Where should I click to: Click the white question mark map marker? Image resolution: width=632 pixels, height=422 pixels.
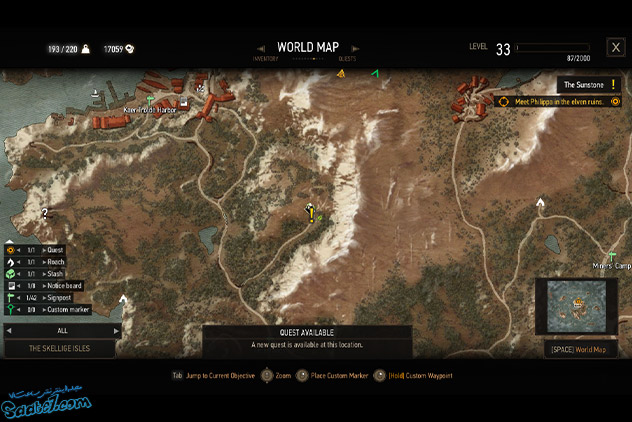click(x=44, y=213)
